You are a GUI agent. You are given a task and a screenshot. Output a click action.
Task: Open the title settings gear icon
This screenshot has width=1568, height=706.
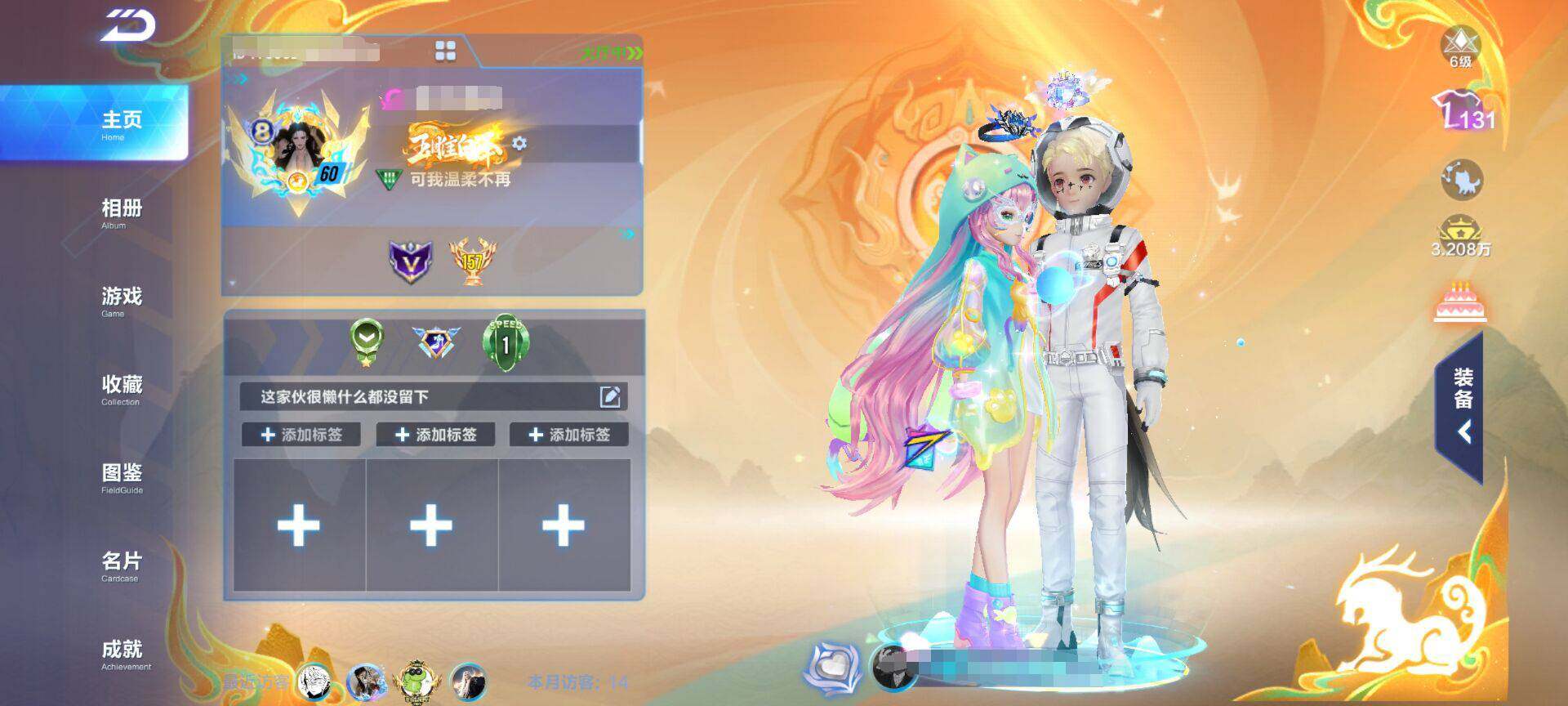[519, 144]
